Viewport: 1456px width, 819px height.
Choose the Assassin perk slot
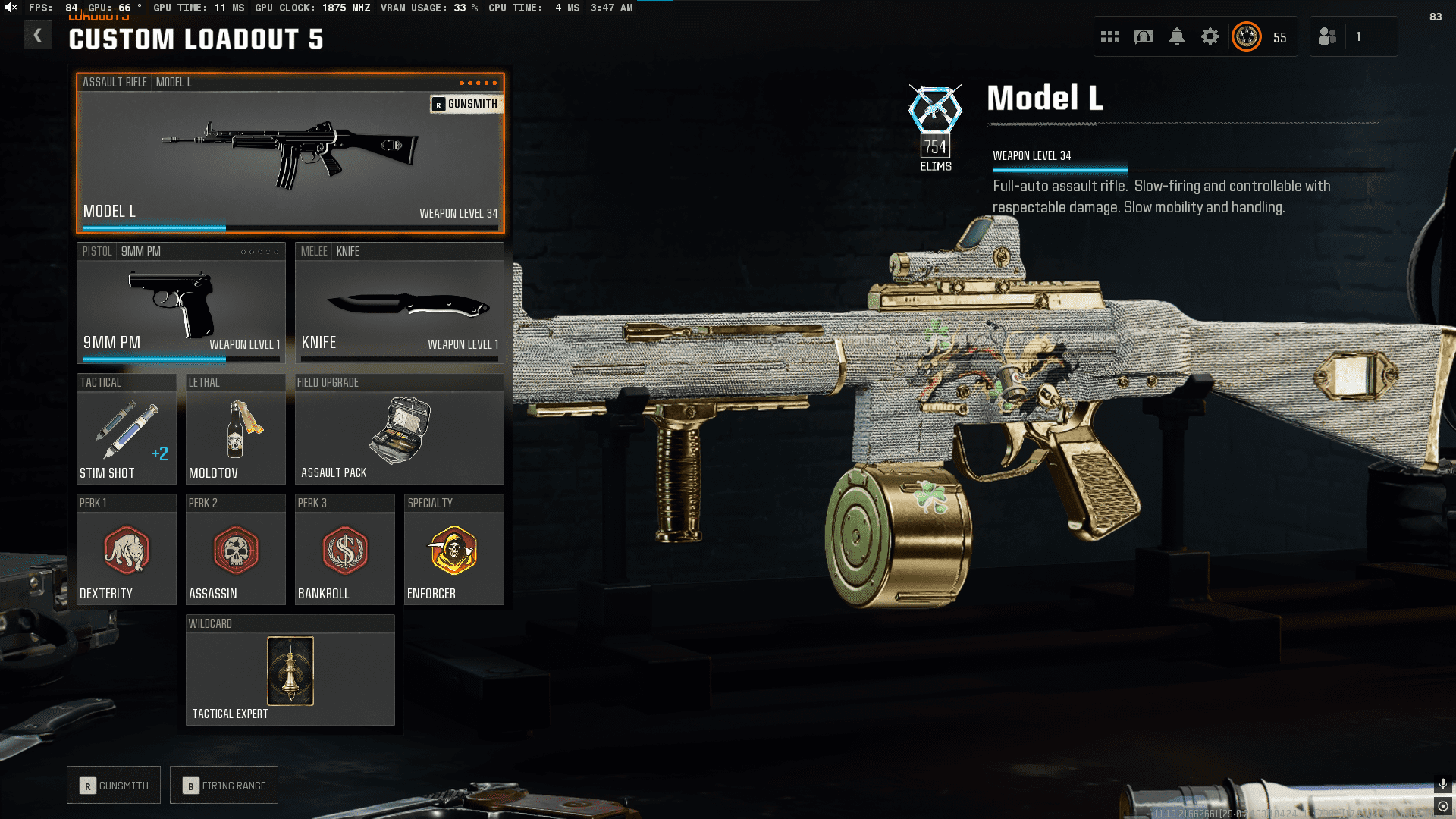(235, 551)
